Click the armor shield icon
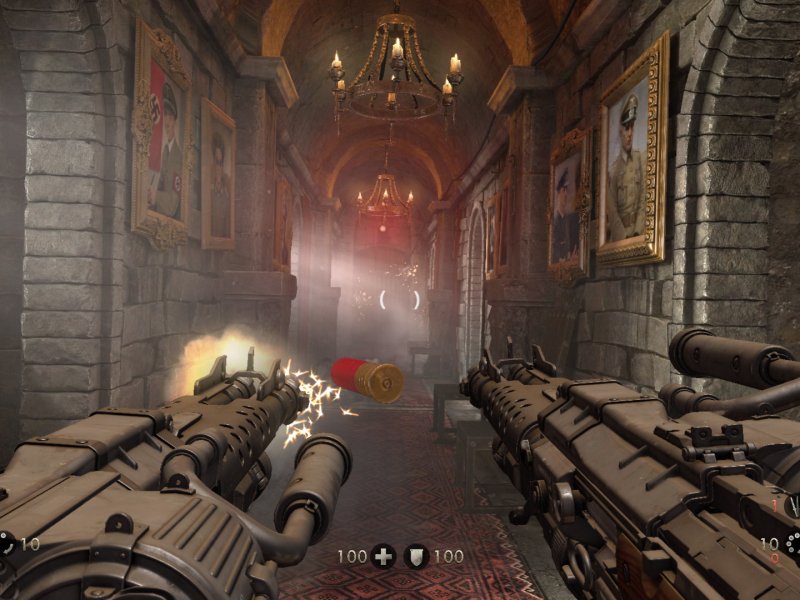Image resolution: width=800 pixels, height=600 pixels. [x=417, y=556]
